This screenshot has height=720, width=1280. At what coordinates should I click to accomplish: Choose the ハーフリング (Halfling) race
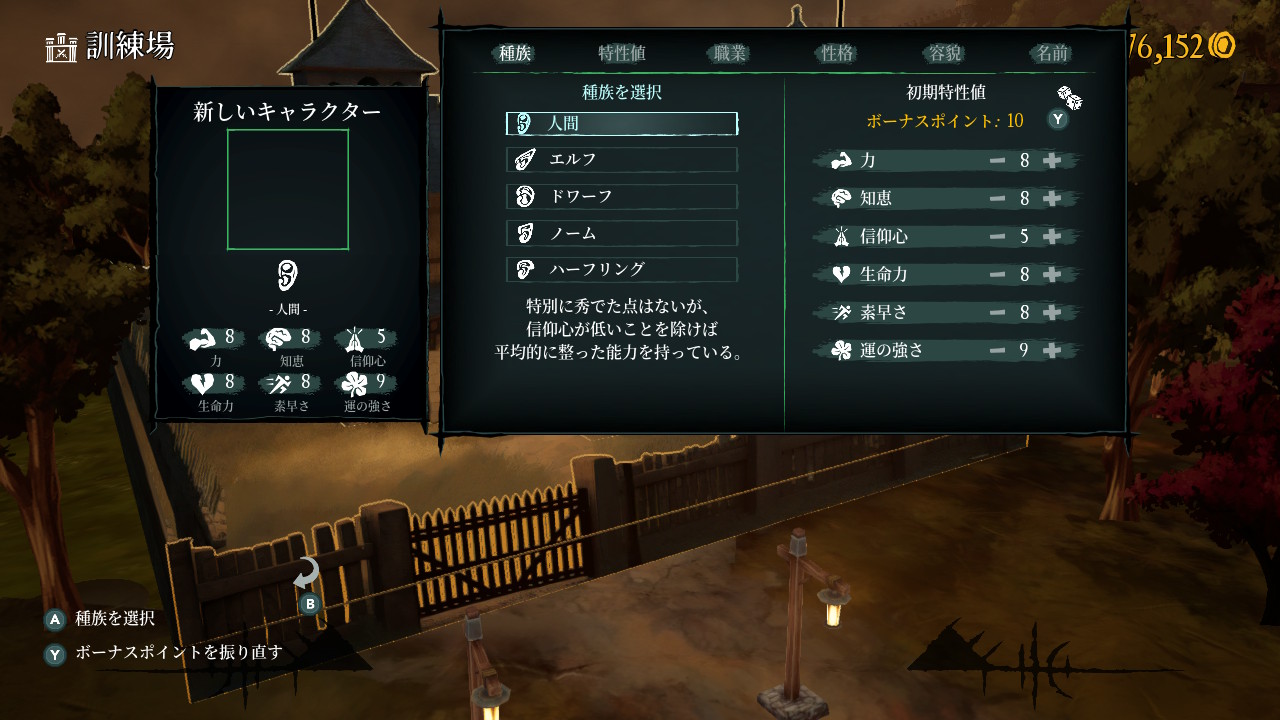[622, 269]
